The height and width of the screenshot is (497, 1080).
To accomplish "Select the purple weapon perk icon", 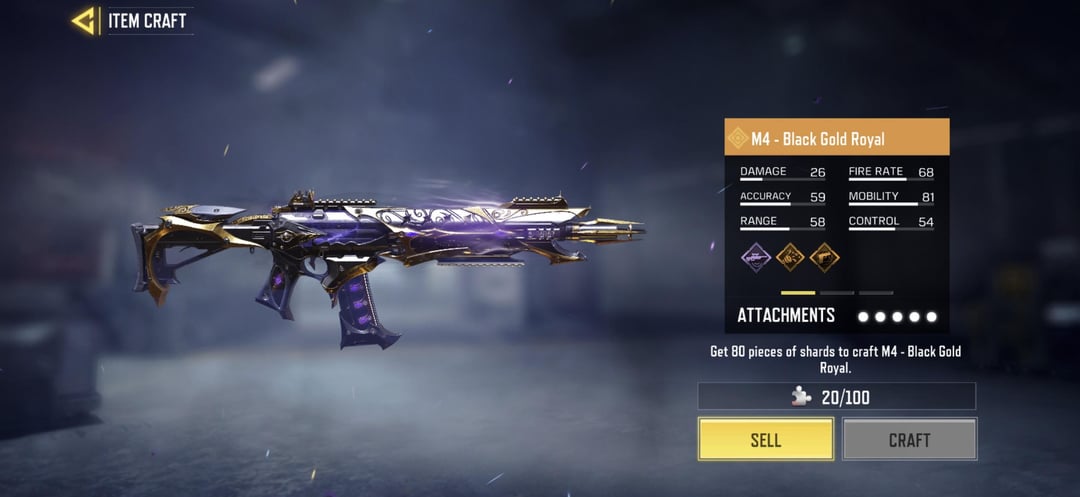I will coord(755,257).
